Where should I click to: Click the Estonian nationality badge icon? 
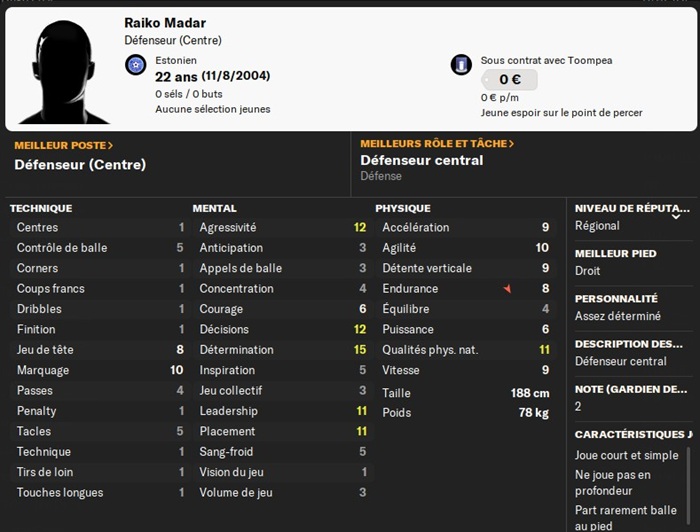[x=136, y=66]
